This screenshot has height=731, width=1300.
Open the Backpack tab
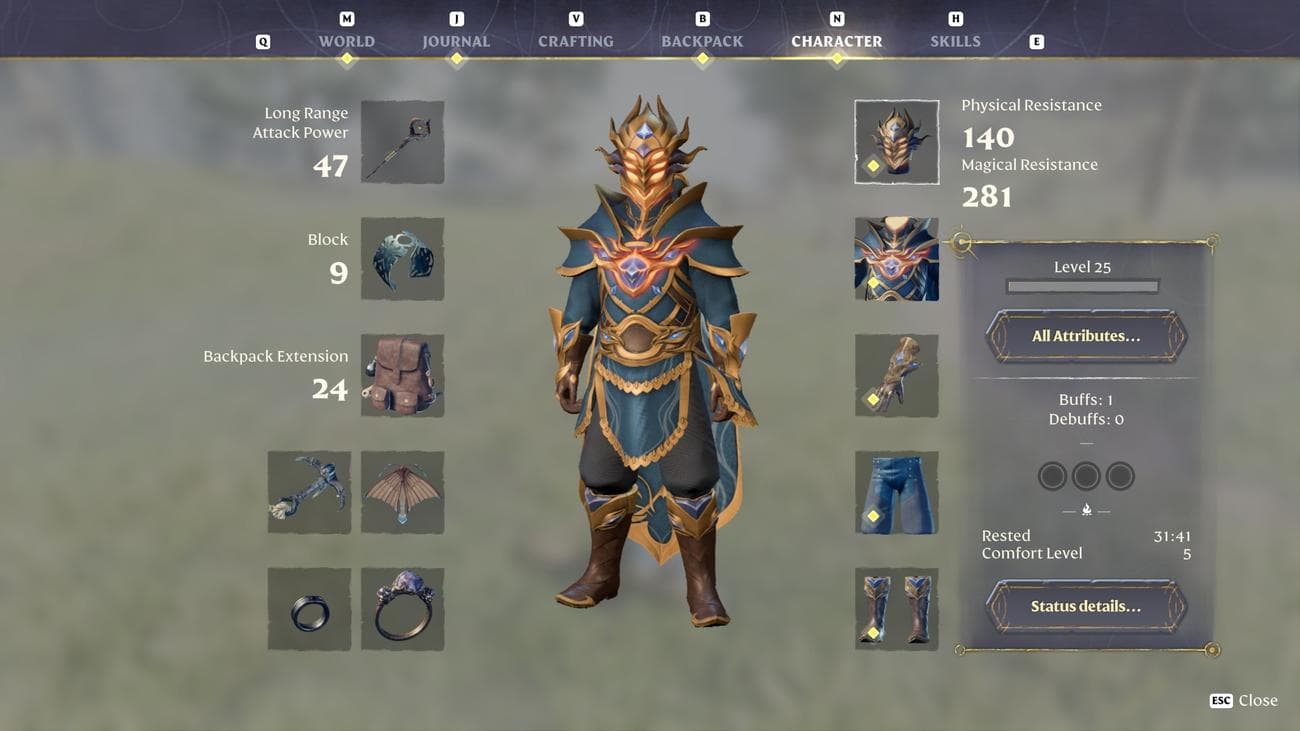702,41
